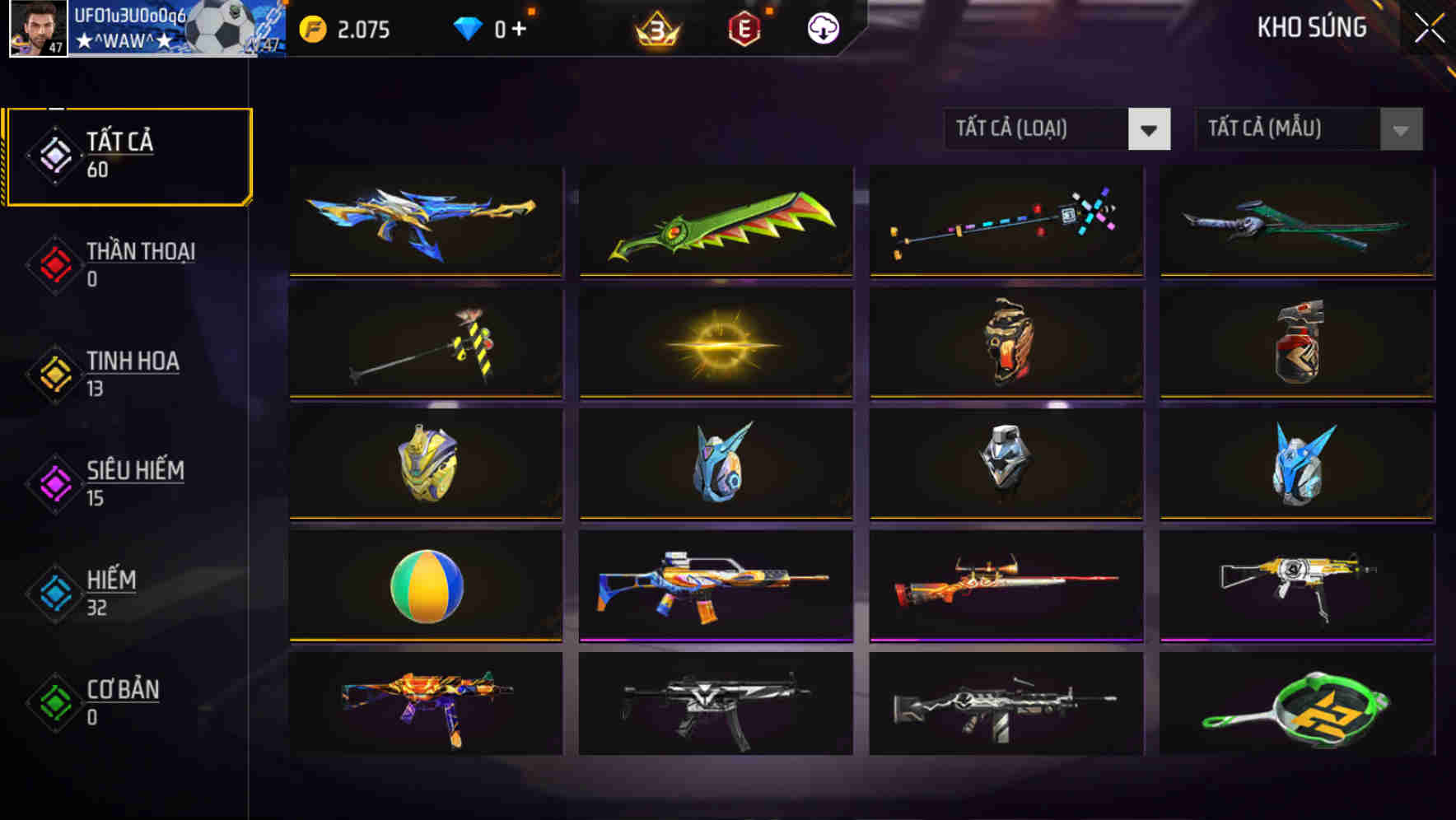Switch to the HIẾM category
The height and width of the screenshot is (820, 1456).
pos(128,592)
